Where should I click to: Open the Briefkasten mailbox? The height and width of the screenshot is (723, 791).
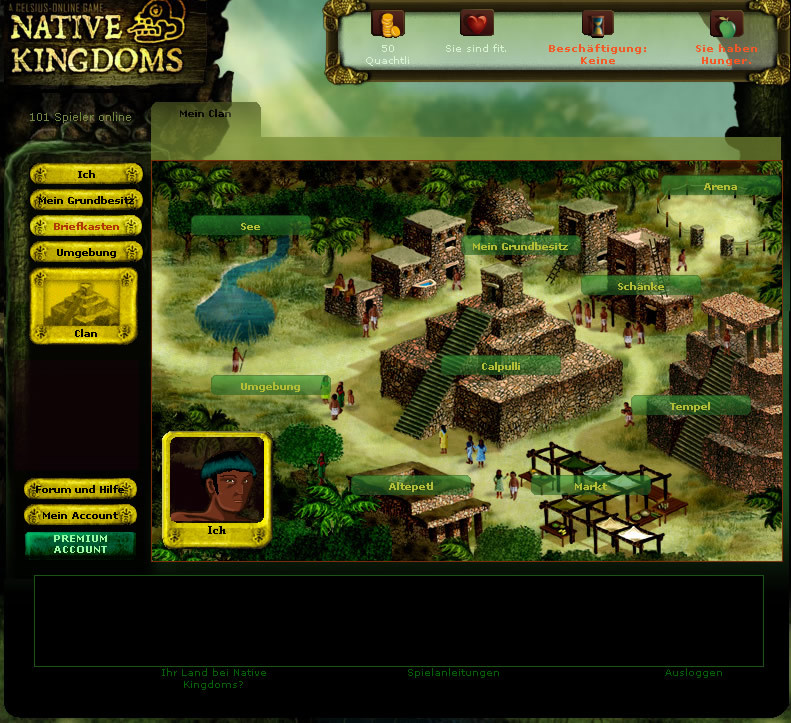[x=86, y=226]
